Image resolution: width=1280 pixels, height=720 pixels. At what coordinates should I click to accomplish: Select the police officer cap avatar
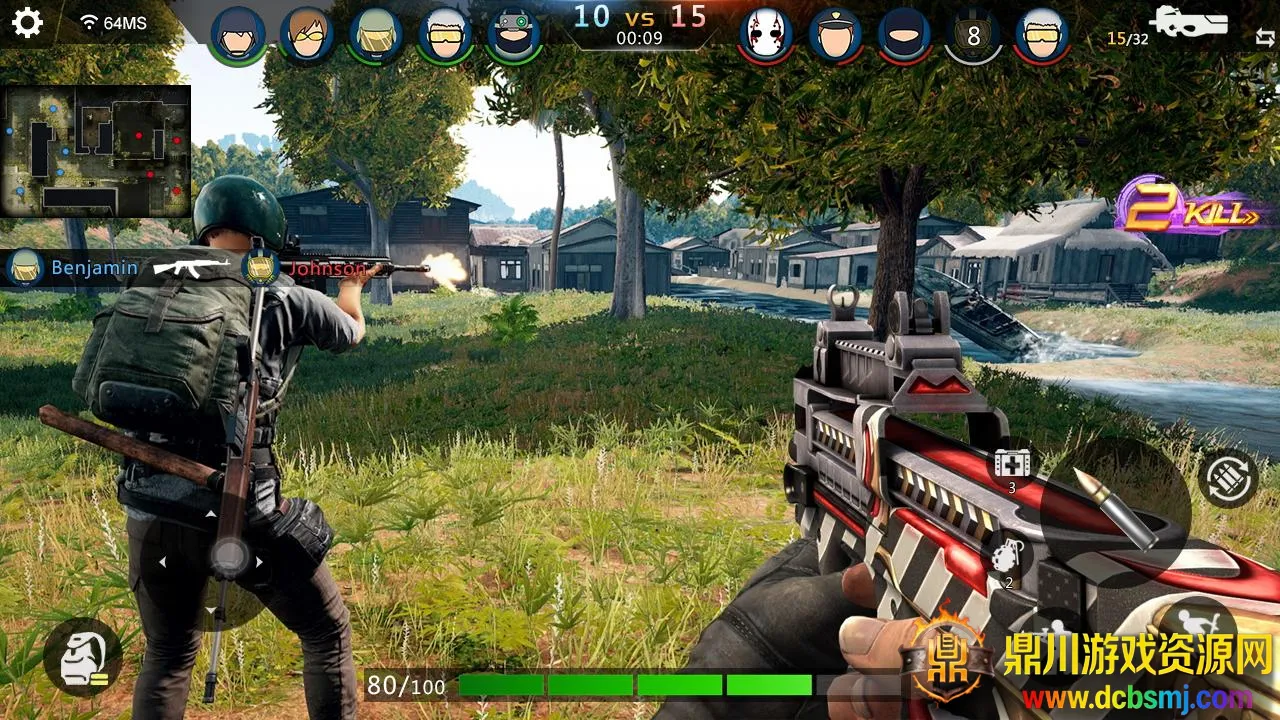pos(835,34)
